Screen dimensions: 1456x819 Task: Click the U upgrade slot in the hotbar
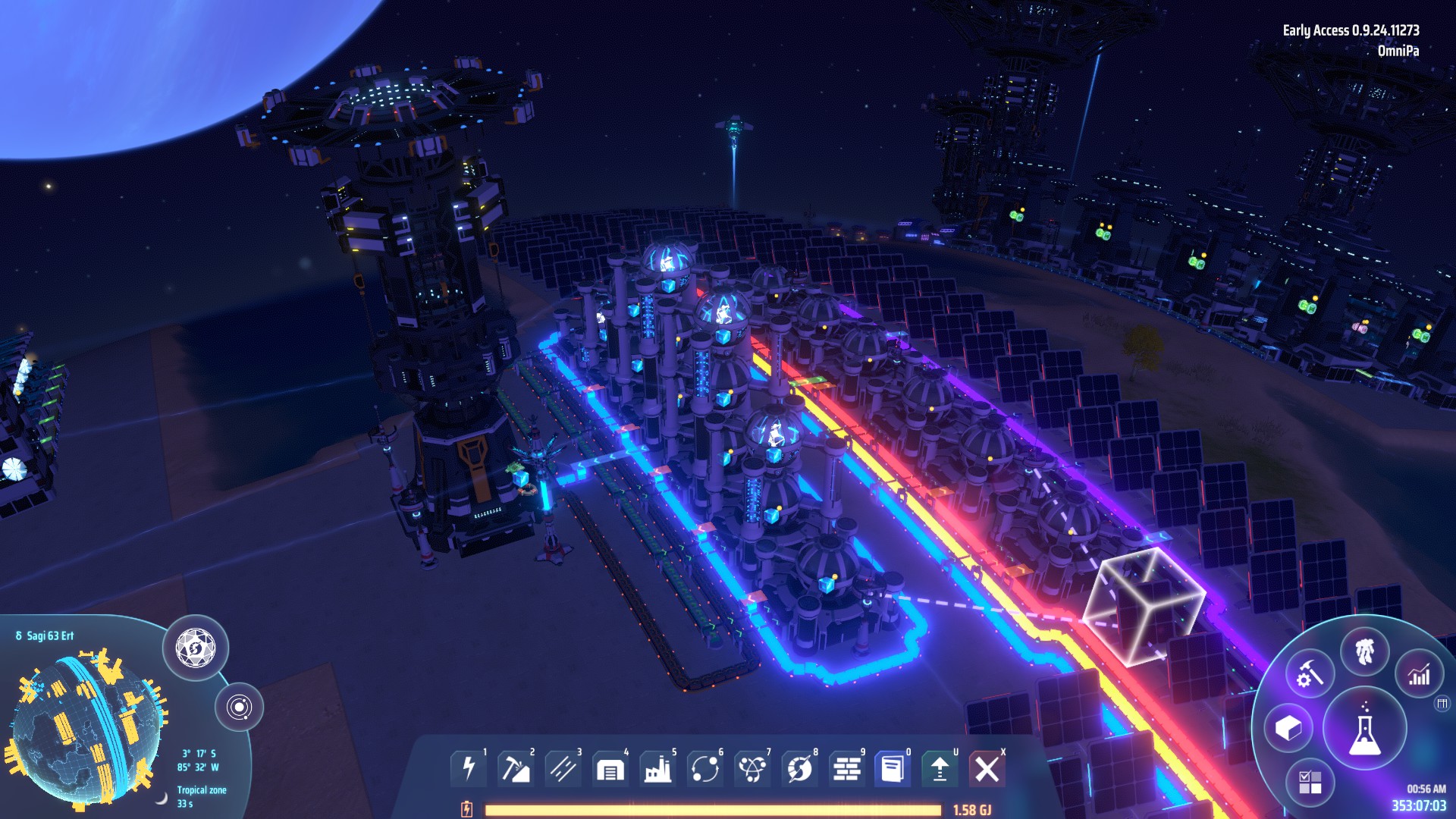940,768
